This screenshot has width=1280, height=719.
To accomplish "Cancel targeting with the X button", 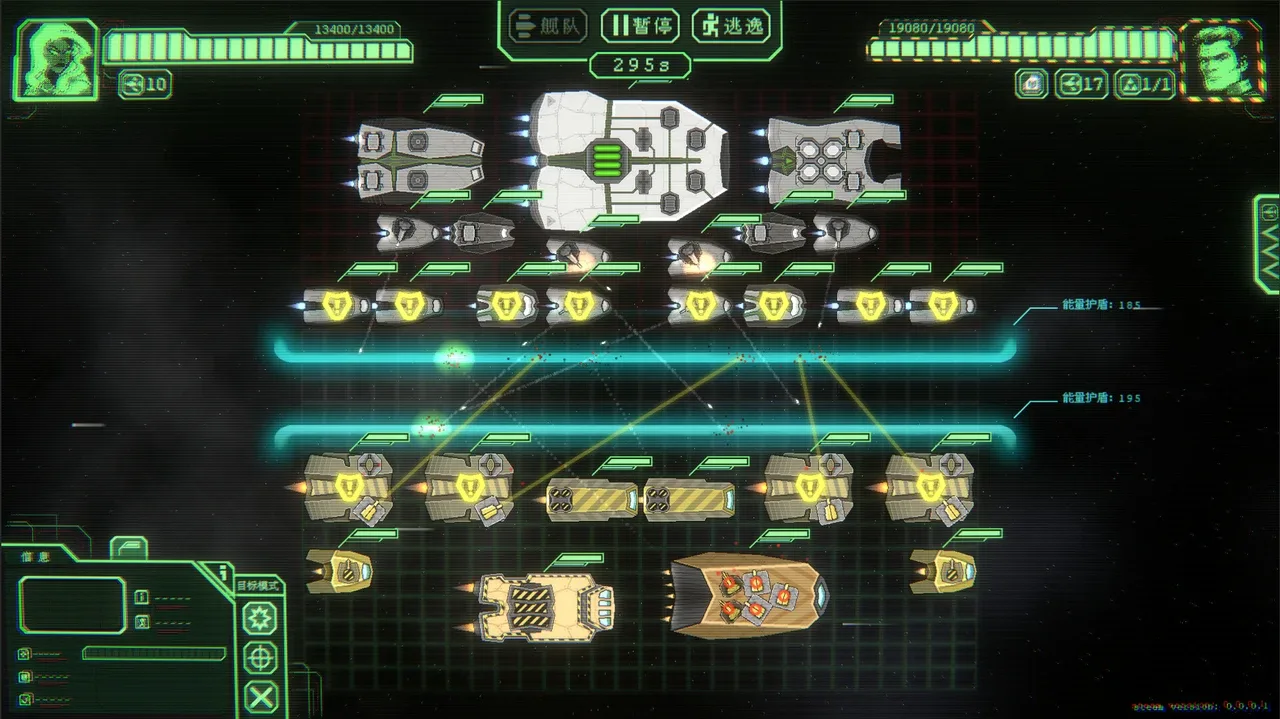I will pyautogui.click(x=262, y=696).
